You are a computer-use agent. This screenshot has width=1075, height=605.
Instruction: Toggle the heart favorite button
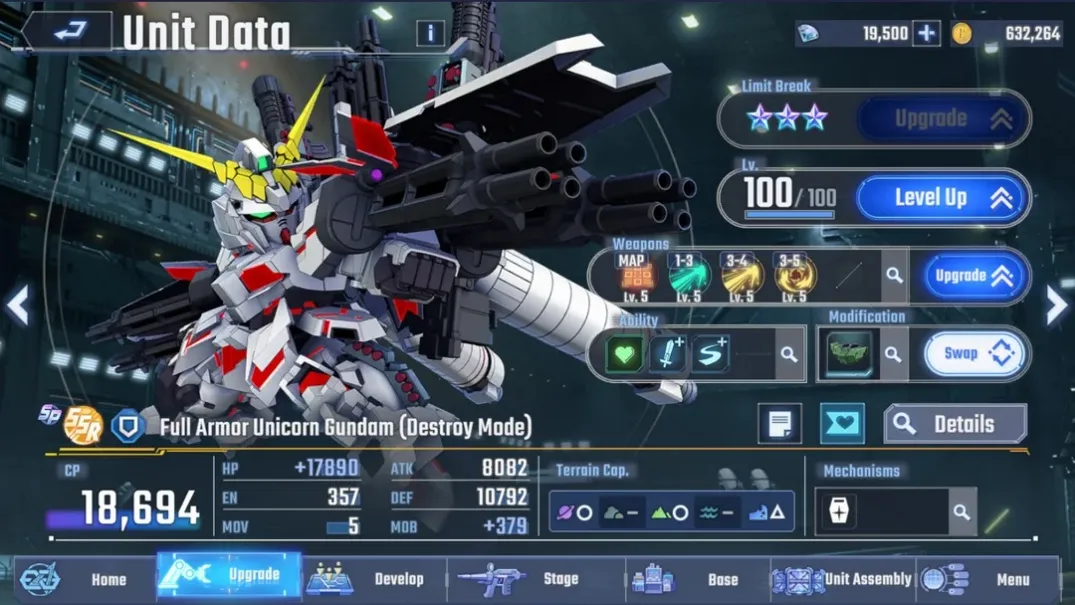(x=842, y=424)
